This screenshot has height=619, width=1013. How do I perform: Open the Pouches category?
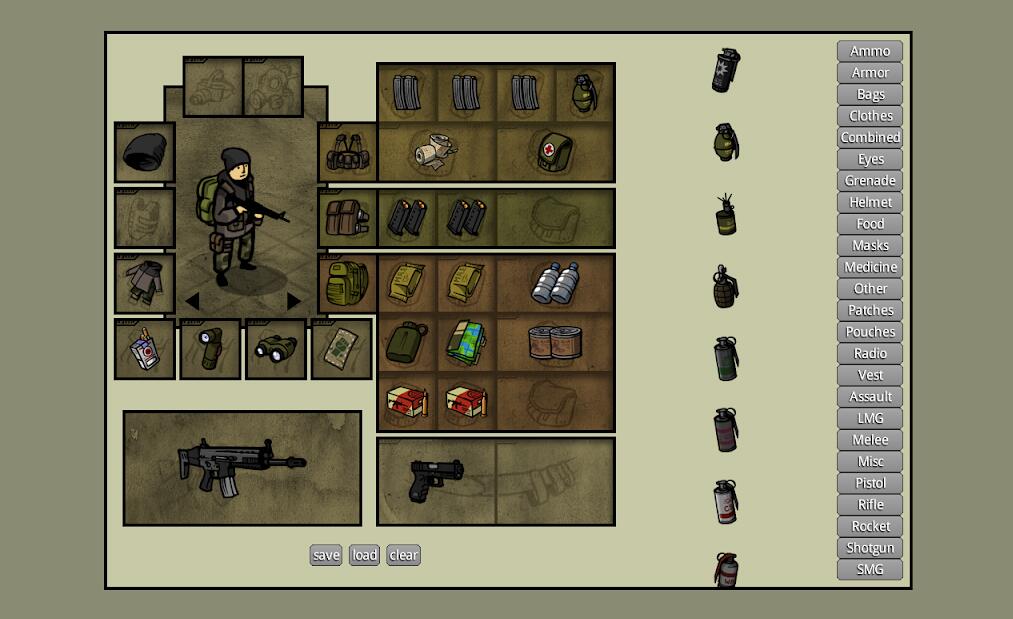click(x=870, y=332)
